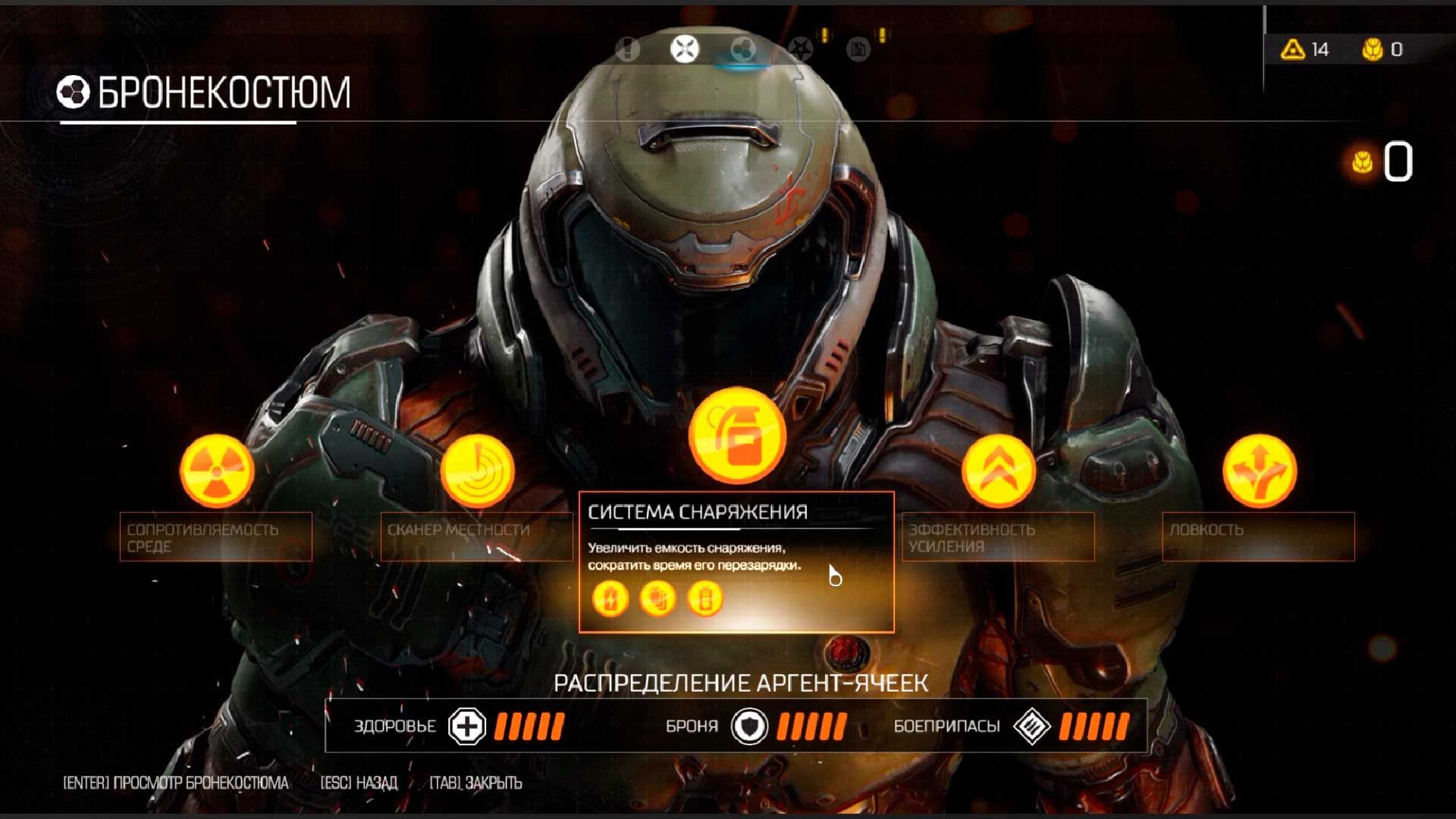Click the Броня five-segment allocation bar
This screenshot has width=1456, height=819.
(x=813, y=726)
